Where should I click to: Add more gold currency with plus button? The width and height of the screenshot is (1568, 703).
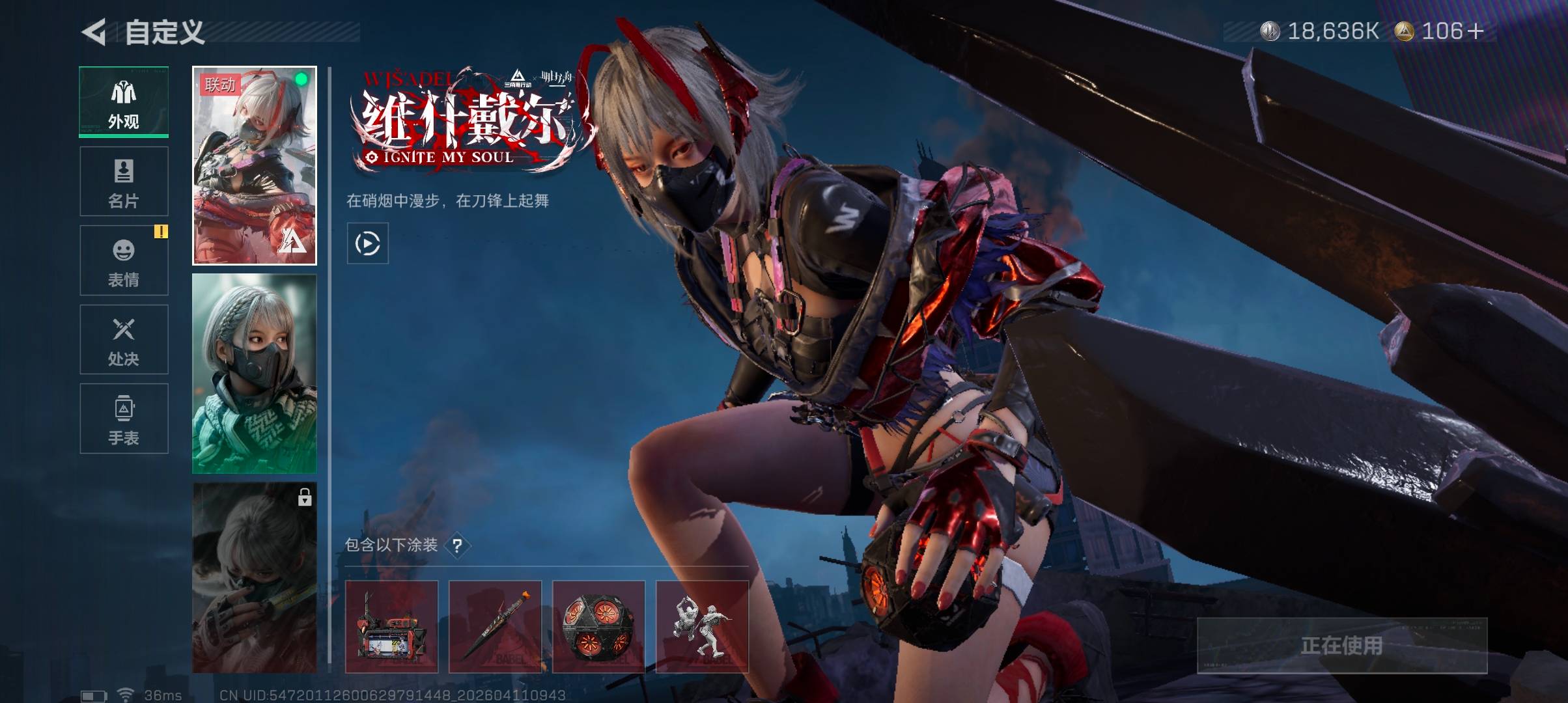pyautogui.click(x=1476, y=31)
